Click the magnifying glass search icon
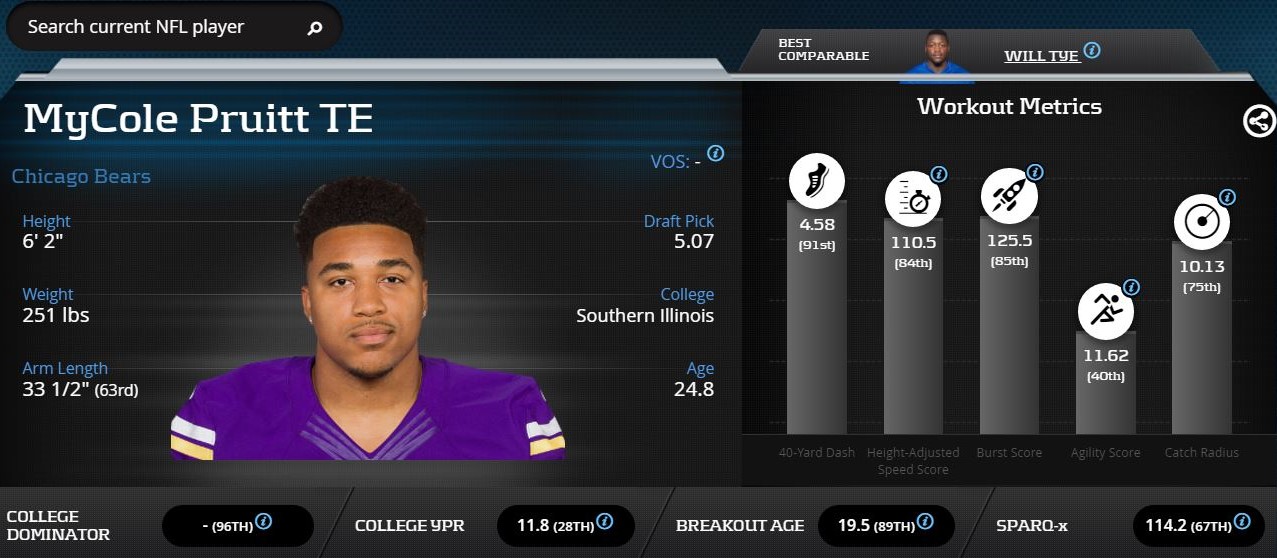Image resolution: width=1277 pixels, height=558 pixels. (x=315, y=28)
